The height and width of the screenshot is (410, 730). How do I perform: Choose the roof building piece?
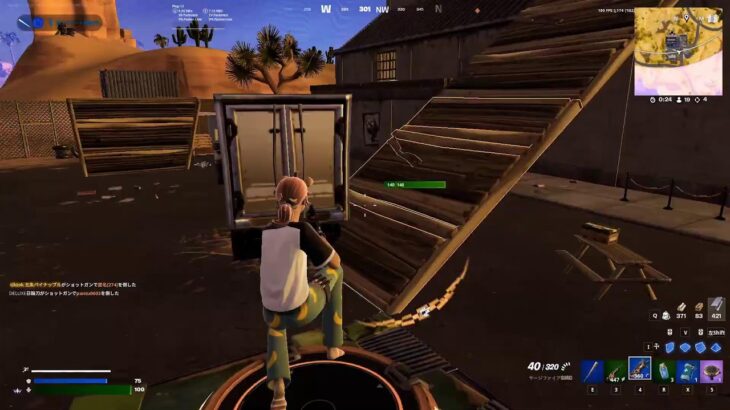tap(715, 347)
